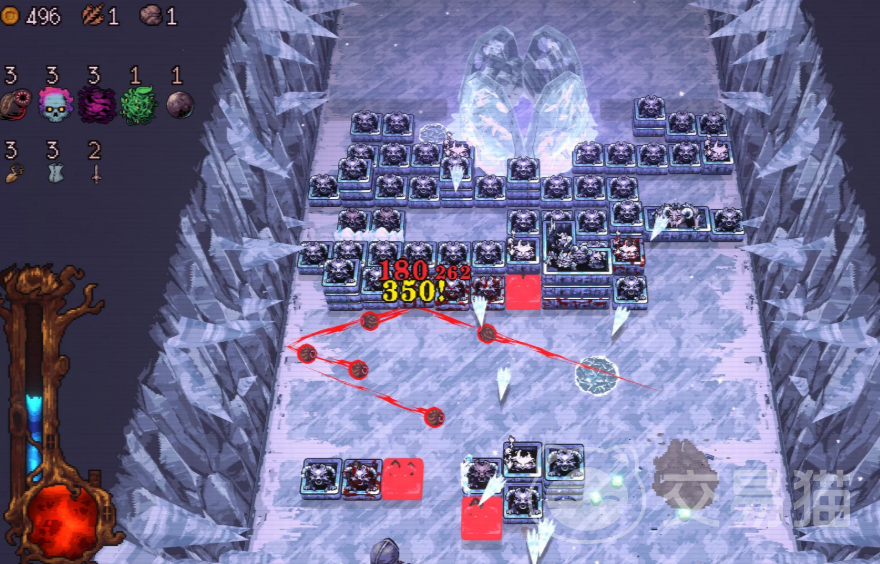Click the small sword stat icon
Screen dimensions: 880x564
[x=96, y=173]
